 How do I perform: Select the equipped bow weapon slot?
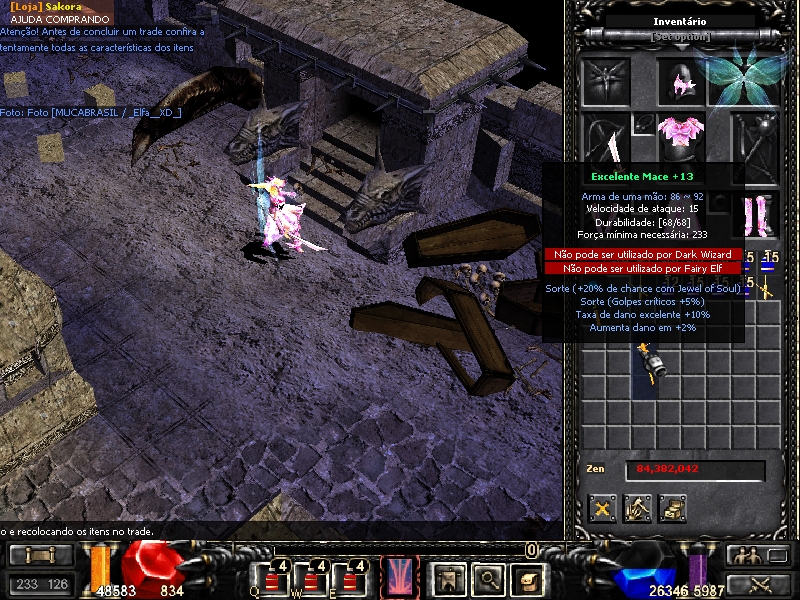(x=607, y=140)
